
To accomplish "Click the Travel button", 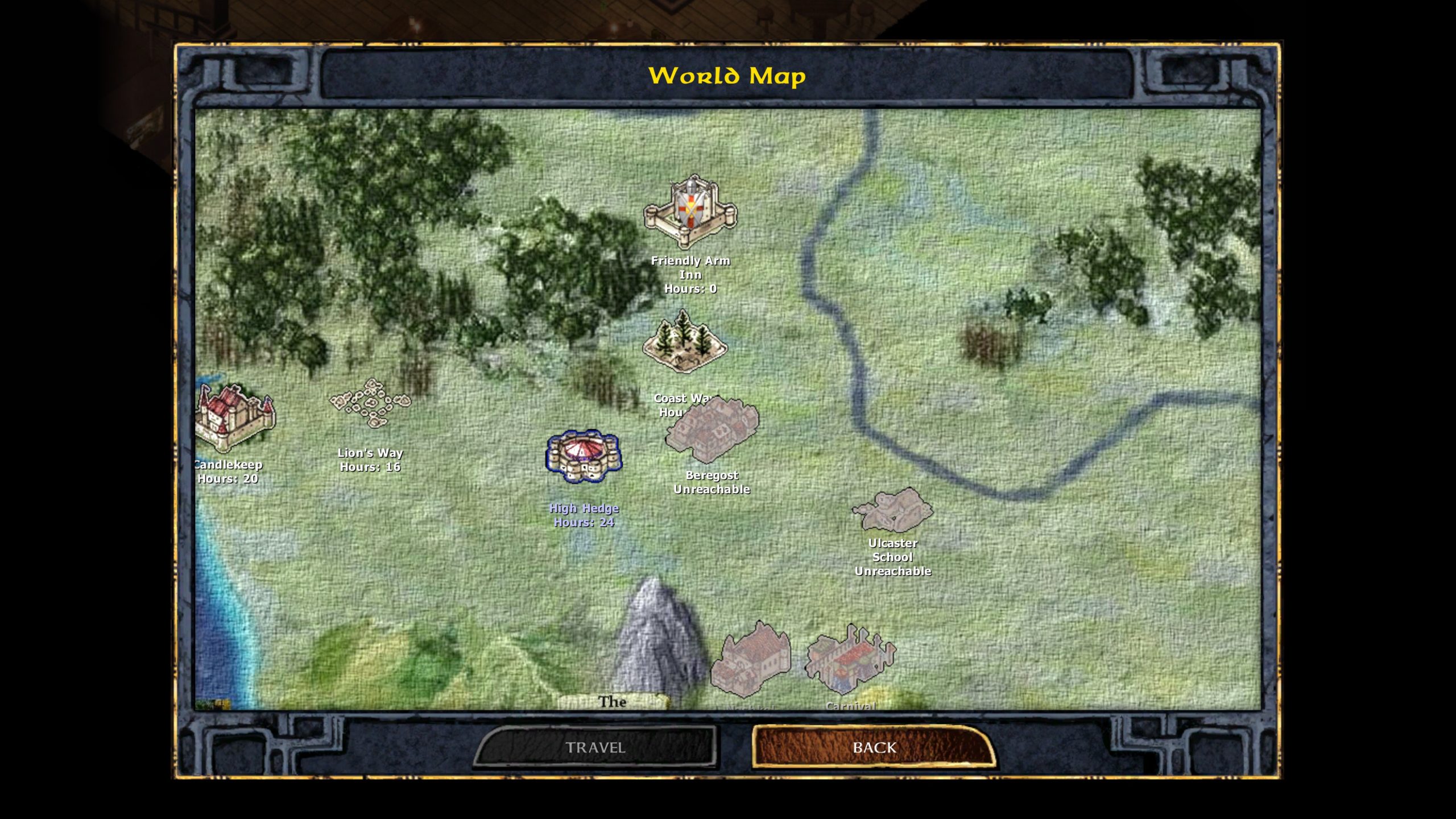I will tap(595, 747).
